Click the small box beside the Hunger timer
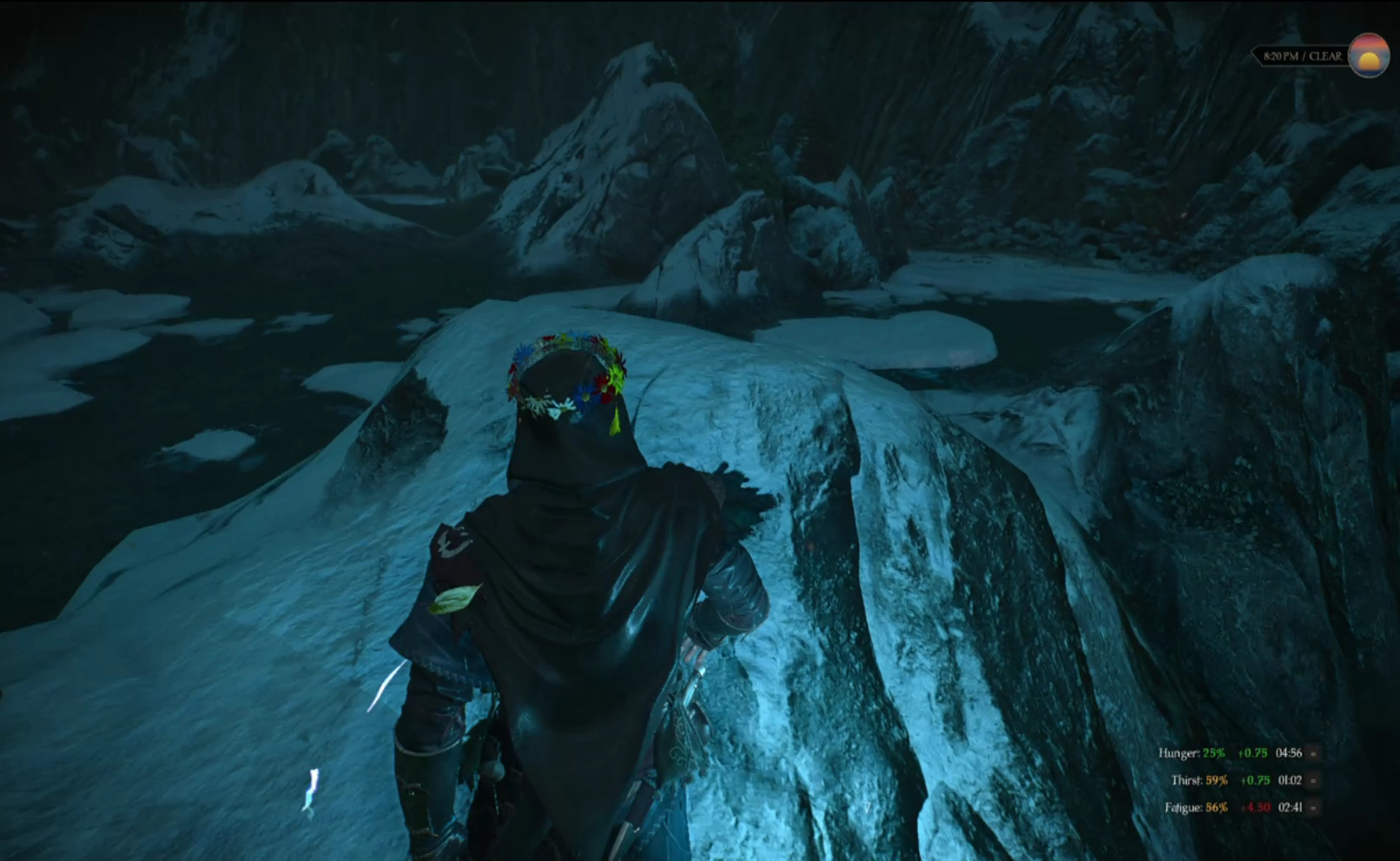Viewport: 1400px width, 861px height. (x=1313, y=753)
